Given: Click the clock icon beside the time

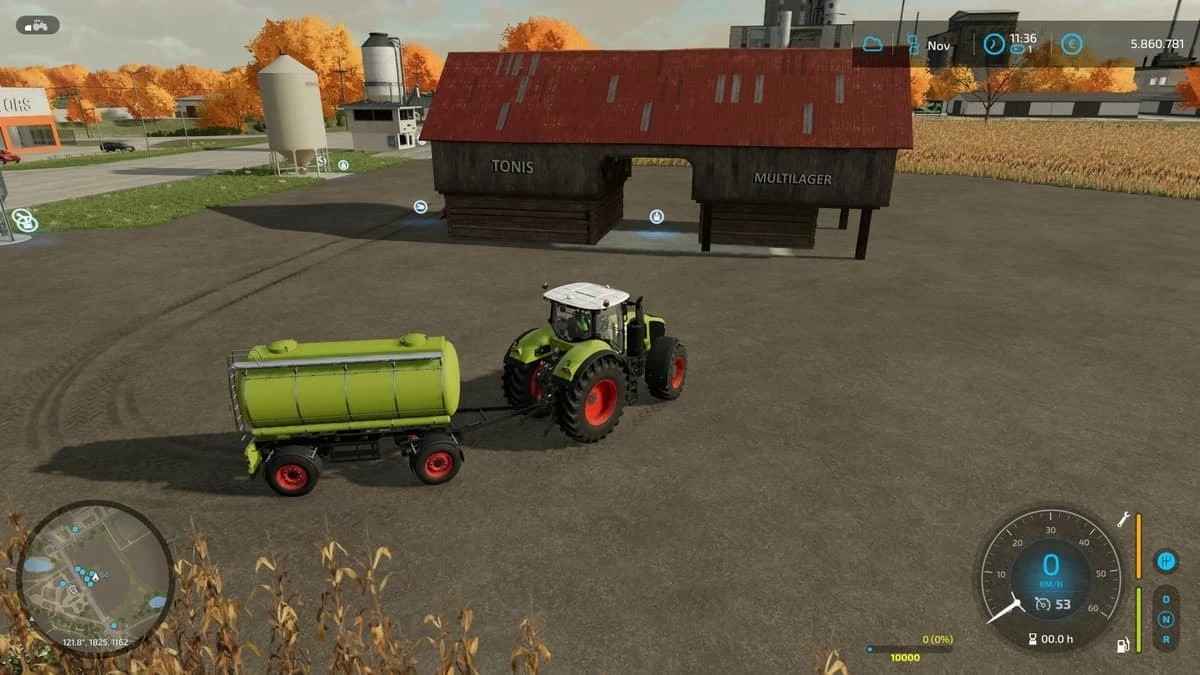Looking at the screenshot, I should 993,44.
